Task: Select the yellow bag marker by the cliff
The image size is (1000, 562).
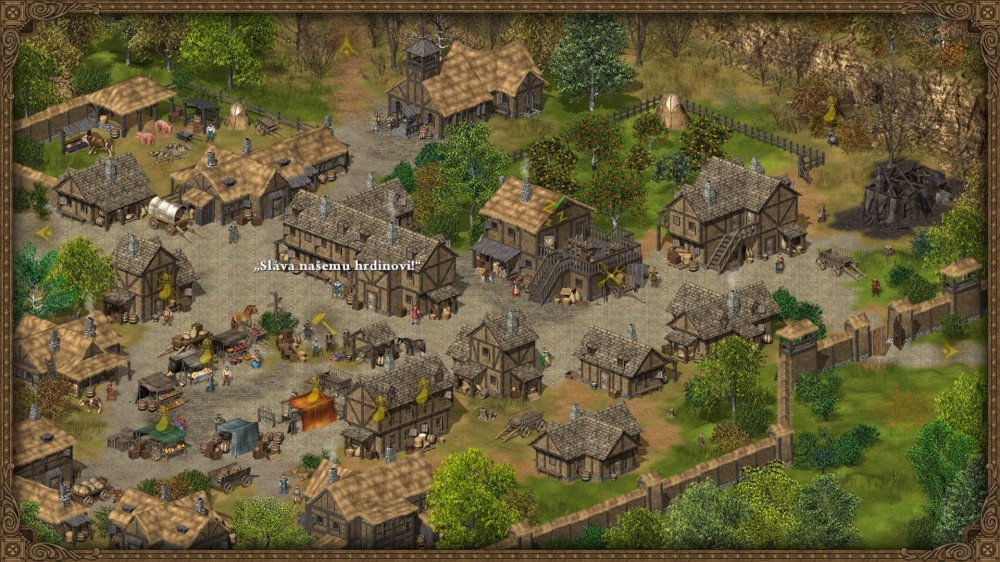Action: click(x=829, y=109)
